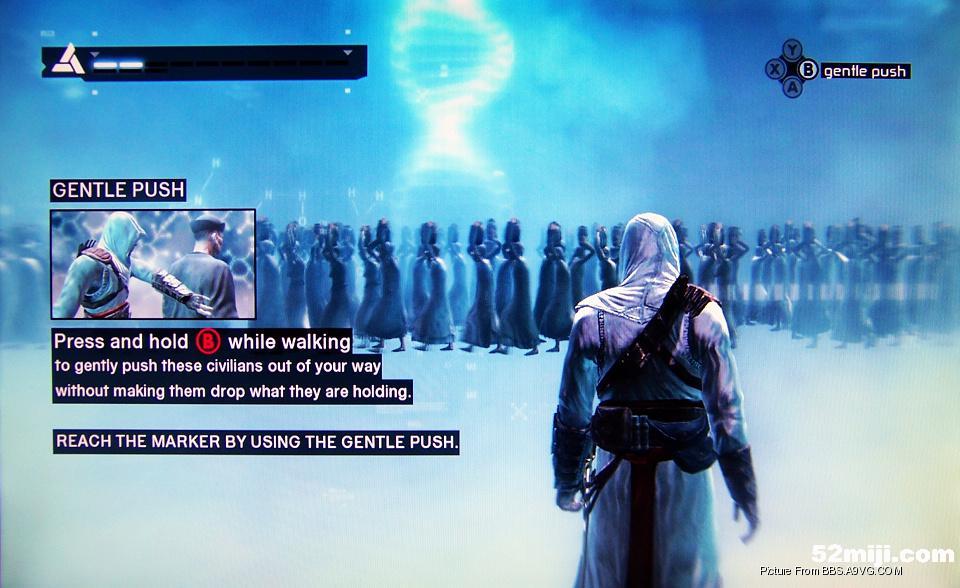Click the Gentle Push tutorial thumbnail image
960x588 pixels.
(x=153, y=264)
